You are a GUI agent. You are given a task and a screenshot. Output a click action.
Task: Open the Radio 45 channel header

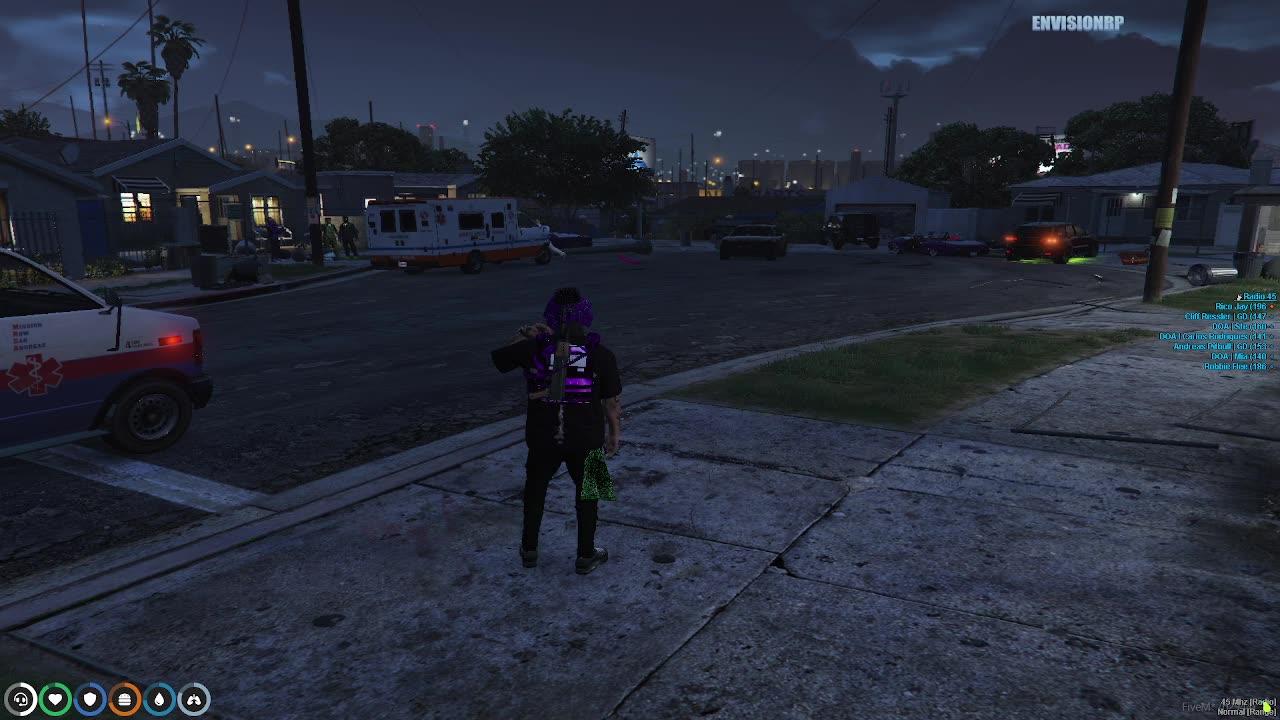(1259, 296)
